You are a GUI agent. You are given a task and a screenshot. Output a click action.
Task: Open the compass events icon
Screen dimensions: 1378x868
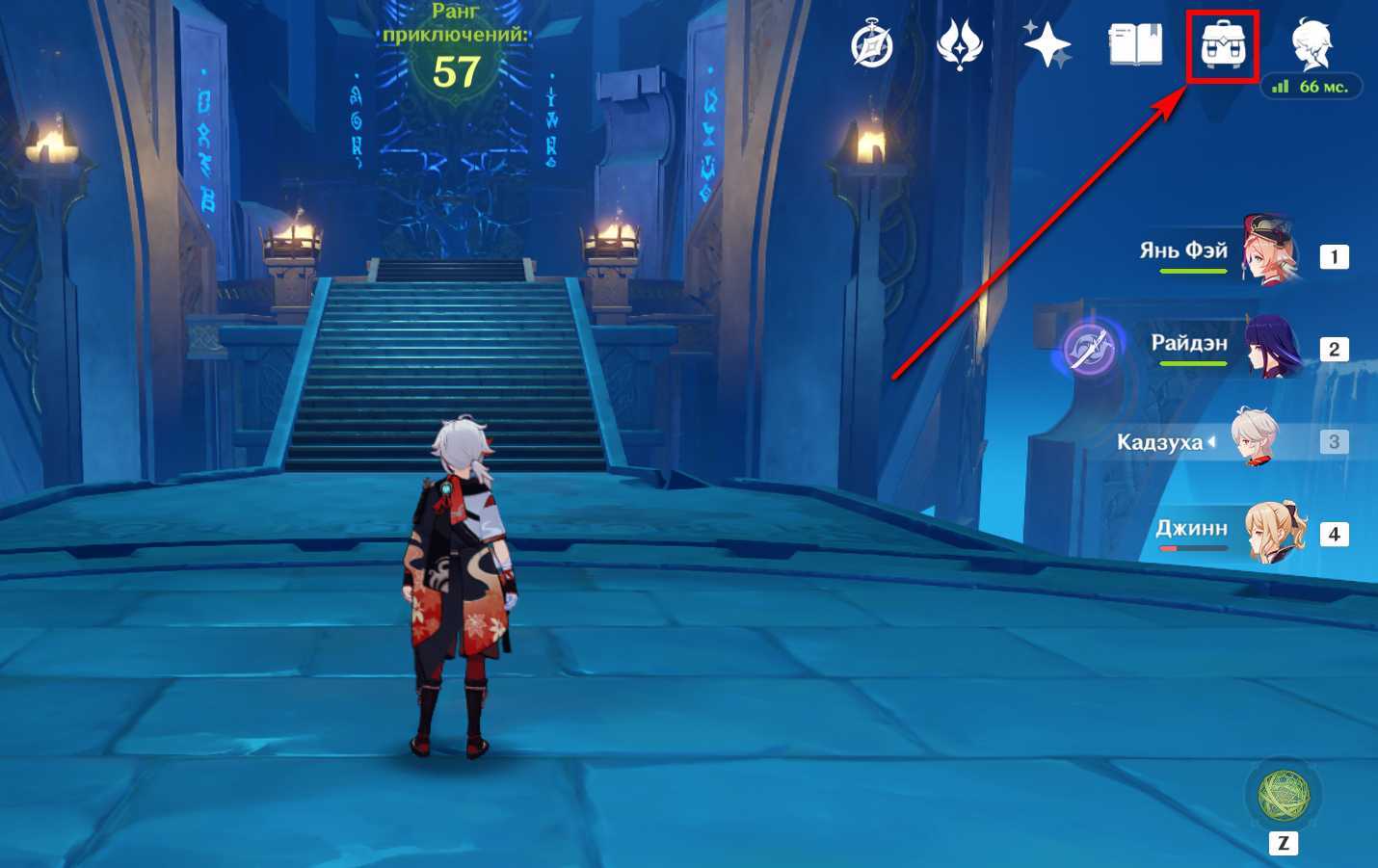pyautogui.click(x=872, y=45)
